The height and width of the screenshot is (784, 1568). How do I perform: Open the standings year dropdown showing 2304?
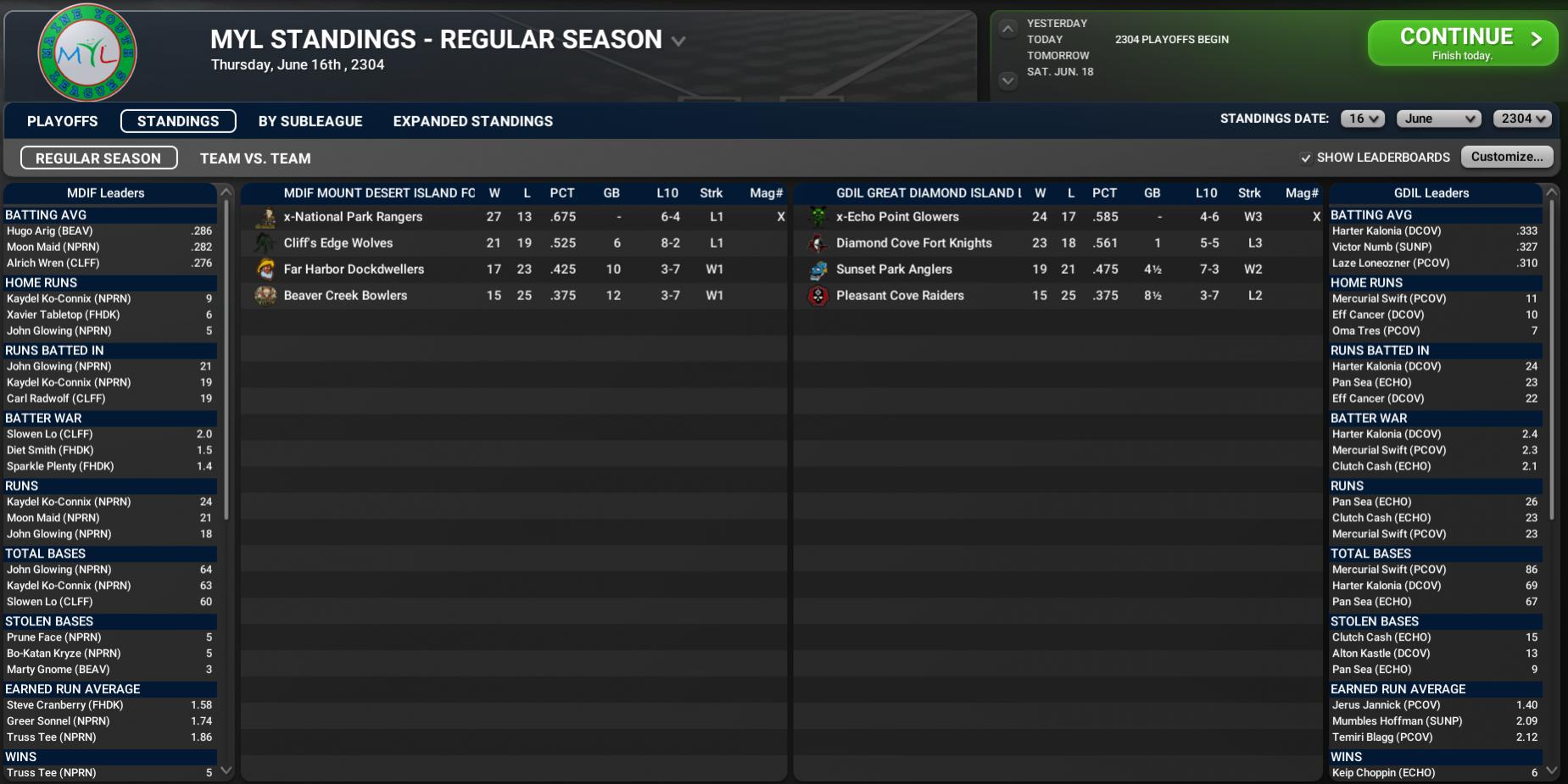coord(1521,119)
